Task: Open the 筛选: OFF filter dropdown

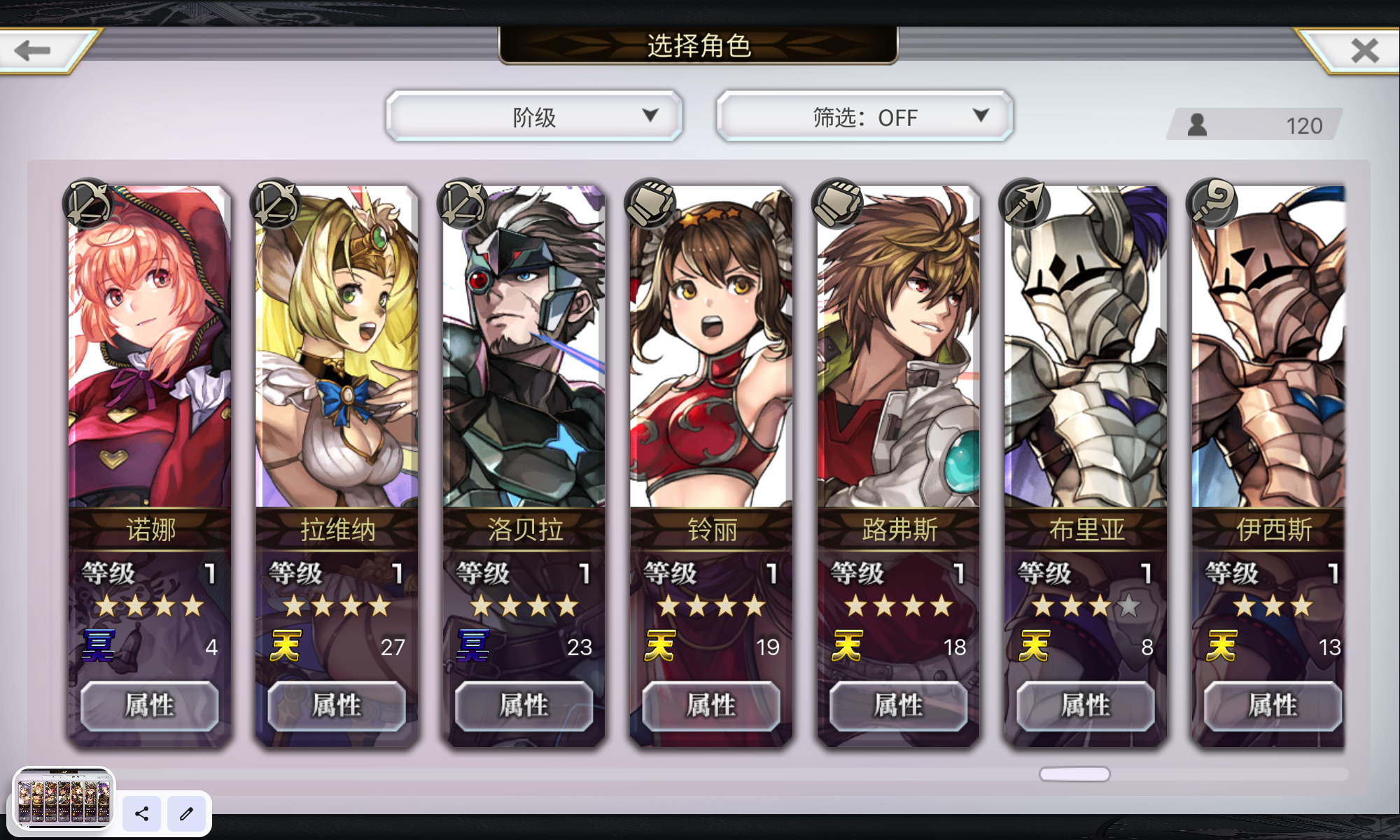Action: pos(863,116)
